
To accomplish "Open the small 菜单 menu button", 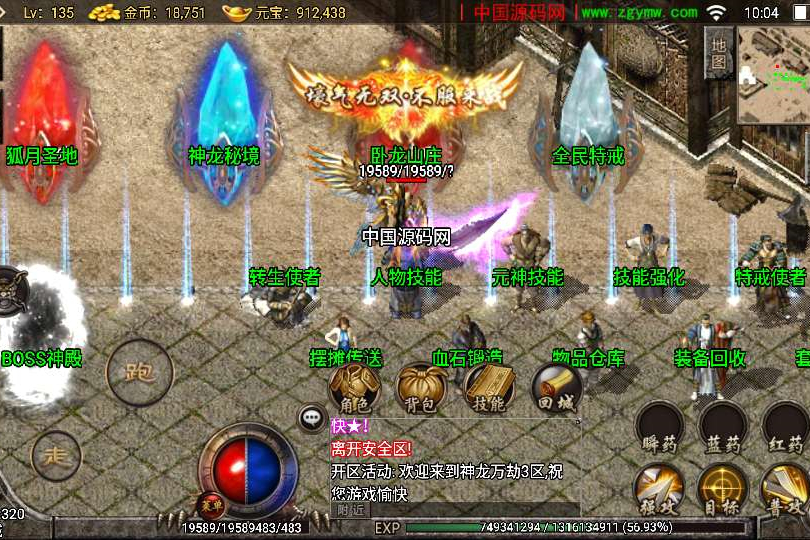I will click(210, 504).
